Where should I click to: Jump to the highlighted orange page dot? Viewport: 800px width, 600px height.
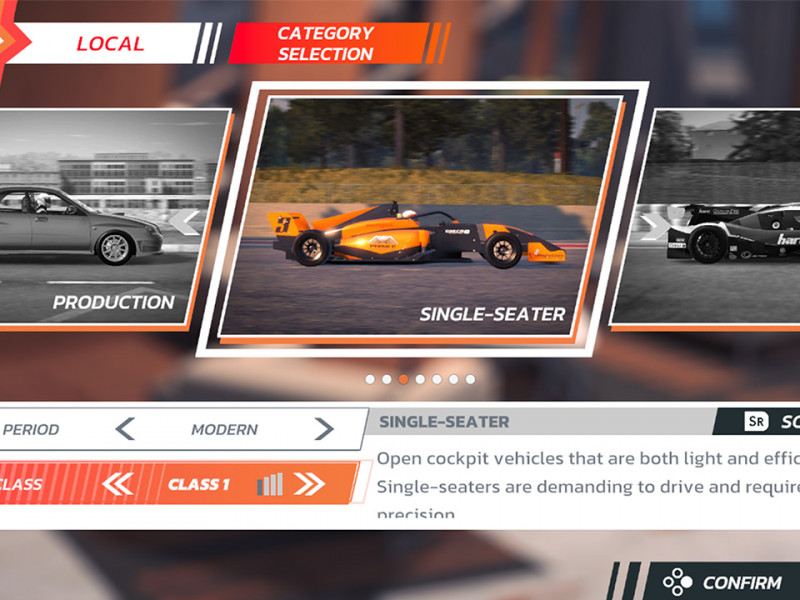[x=403, y=379]
